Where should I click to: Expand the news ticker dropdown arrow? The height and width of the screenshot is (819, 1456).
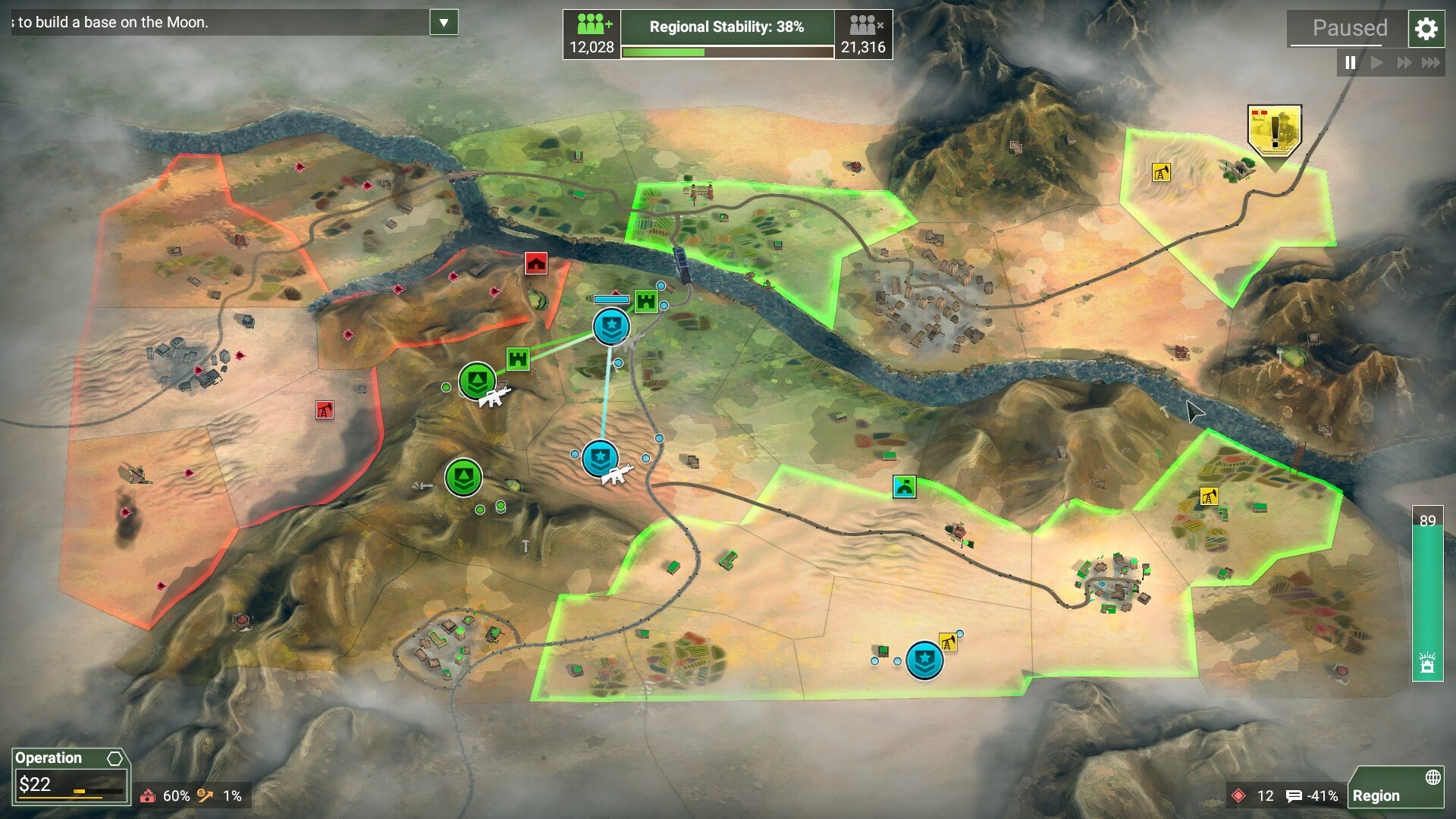(x=444, y=23)
